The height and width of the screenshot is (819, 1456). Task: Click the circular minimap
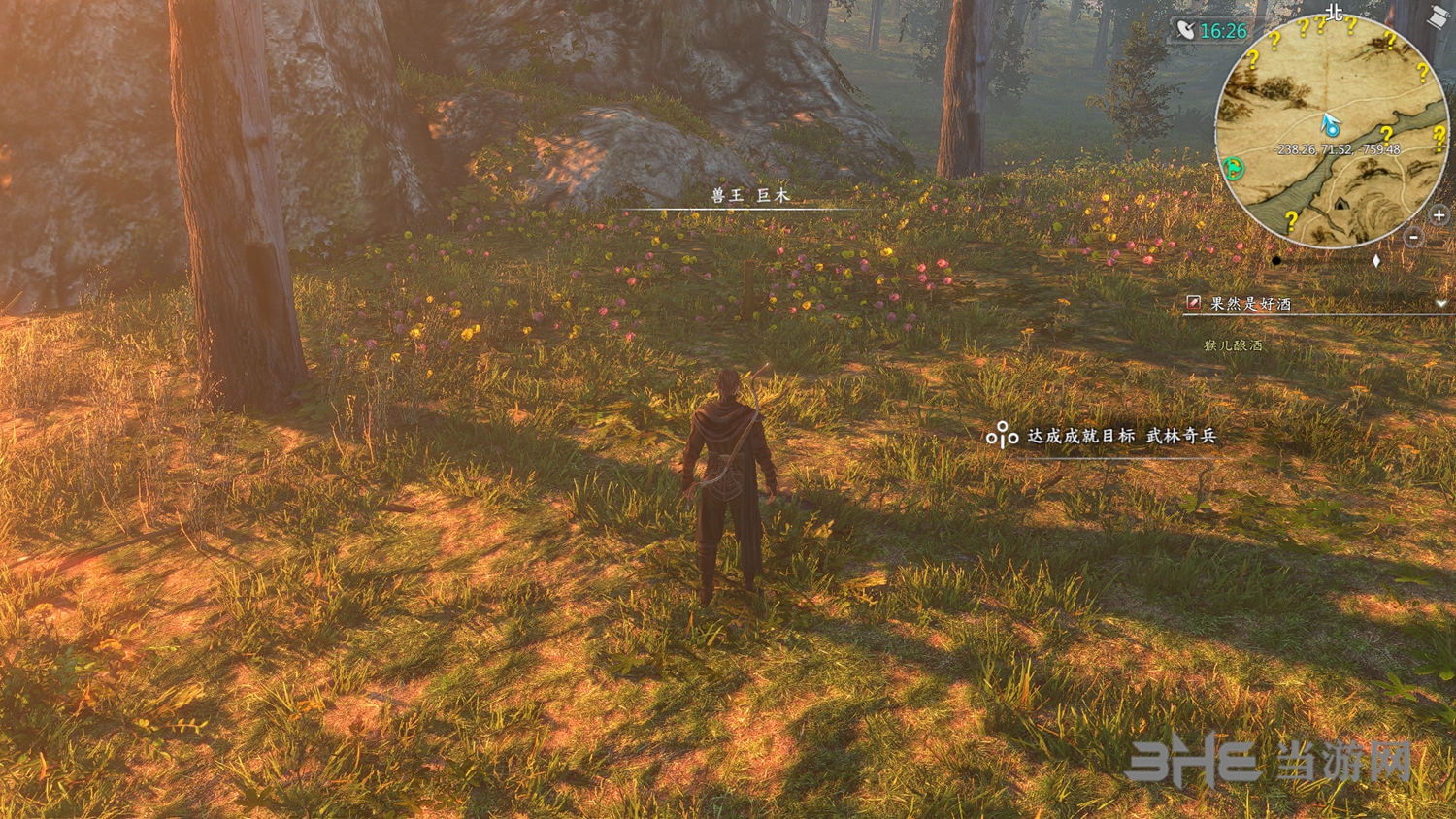coord(1331,131)
